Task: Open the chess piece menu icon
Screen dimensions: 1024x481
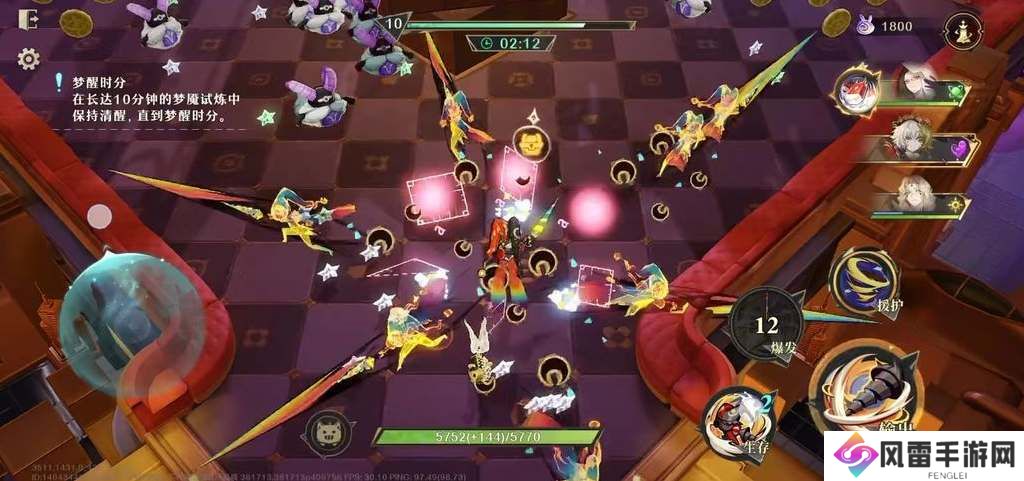Action: [964, 29]
